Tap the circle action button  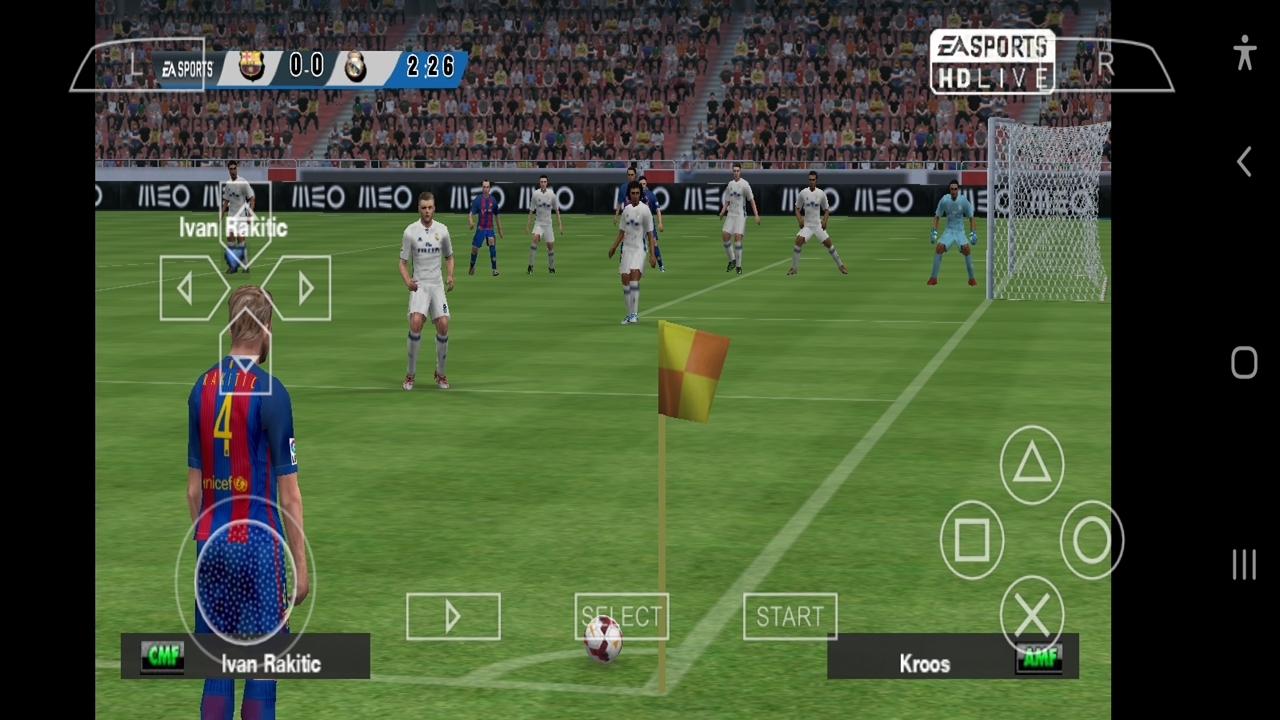pos(1092,540)
